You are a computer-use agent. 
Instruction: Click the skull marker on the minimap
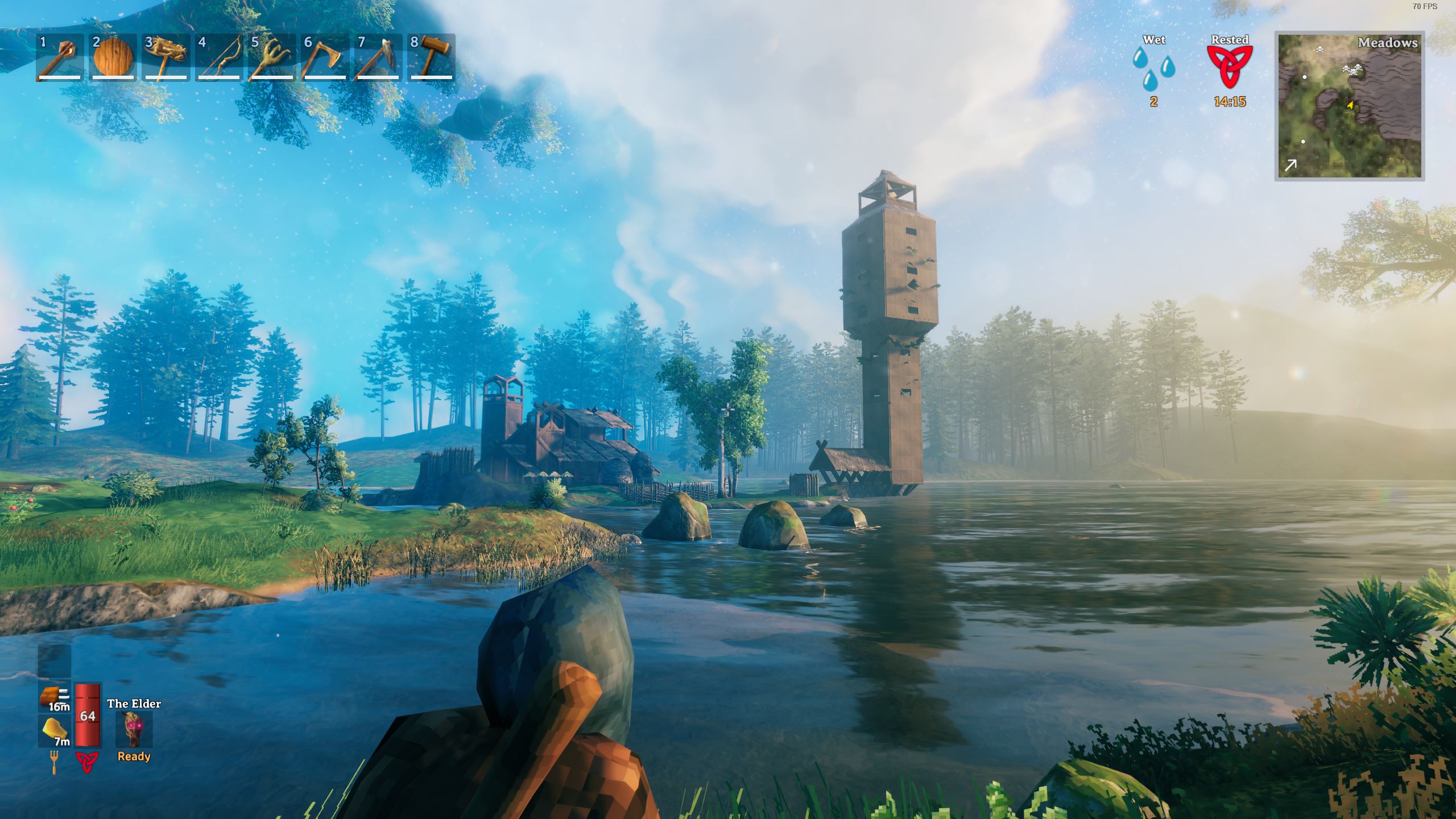click(1319, 50)
